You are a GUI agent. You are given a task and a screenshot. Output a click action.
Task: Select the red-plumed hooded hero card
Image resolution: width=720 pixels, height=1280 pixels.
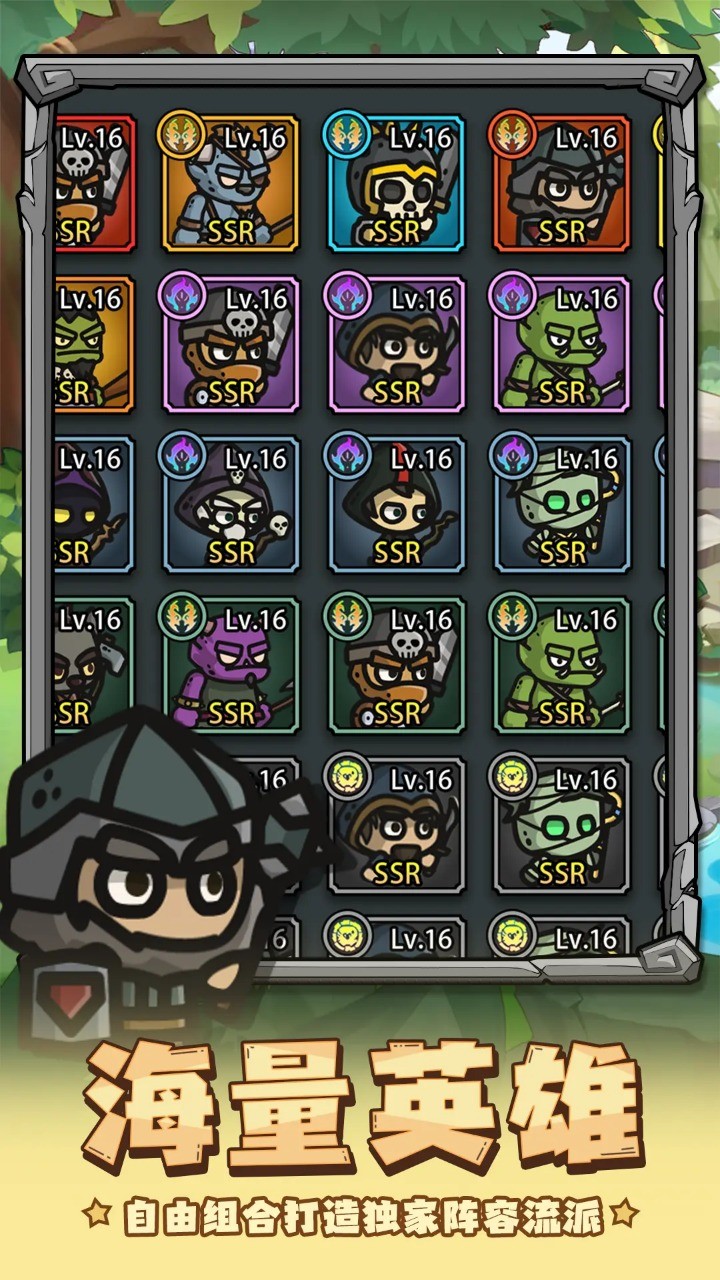point(396,504)
